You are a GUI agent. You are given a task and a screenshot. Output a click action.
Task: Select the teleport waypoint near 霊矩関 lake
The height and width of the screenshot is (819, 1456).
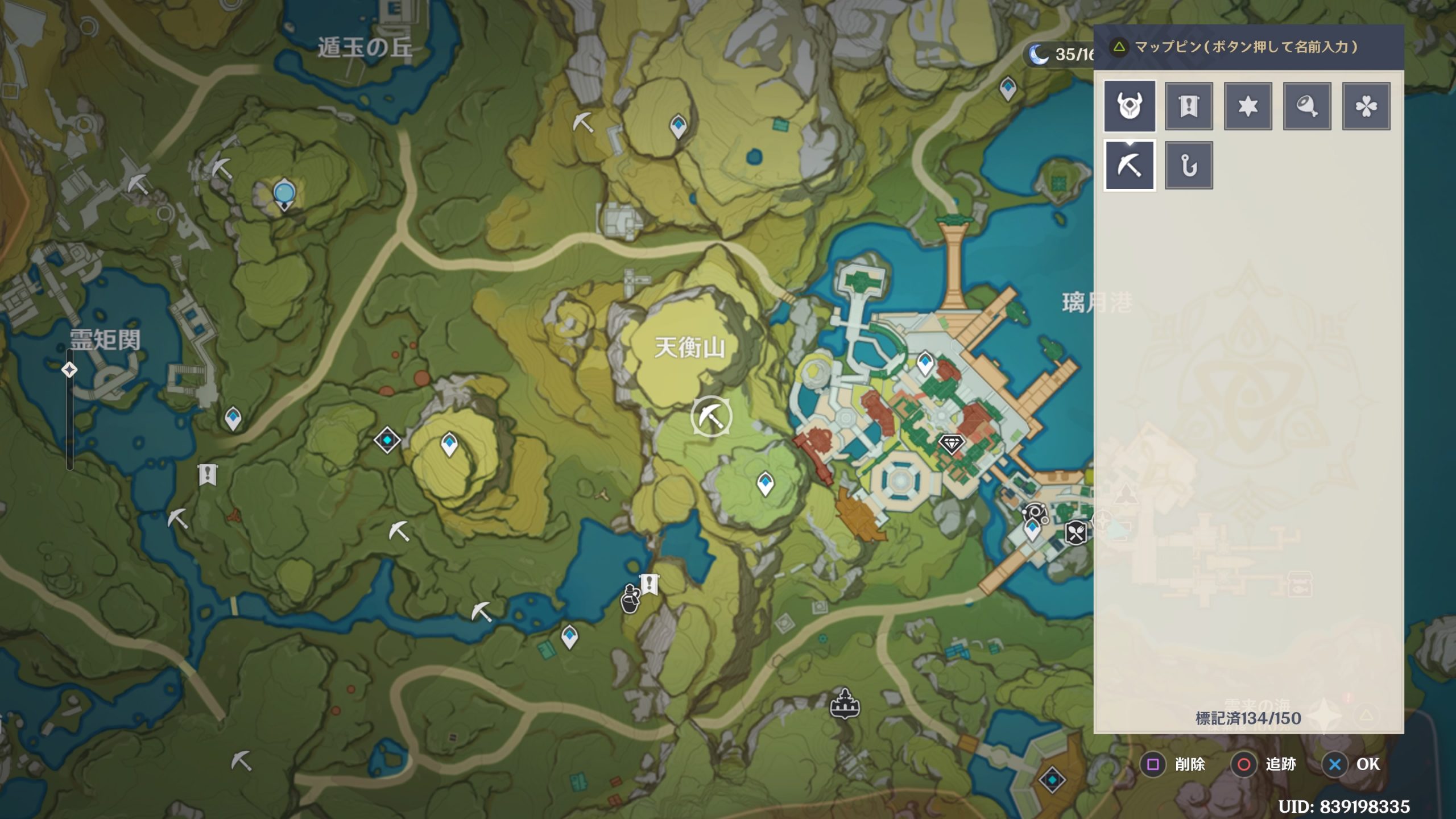(233, 418)
